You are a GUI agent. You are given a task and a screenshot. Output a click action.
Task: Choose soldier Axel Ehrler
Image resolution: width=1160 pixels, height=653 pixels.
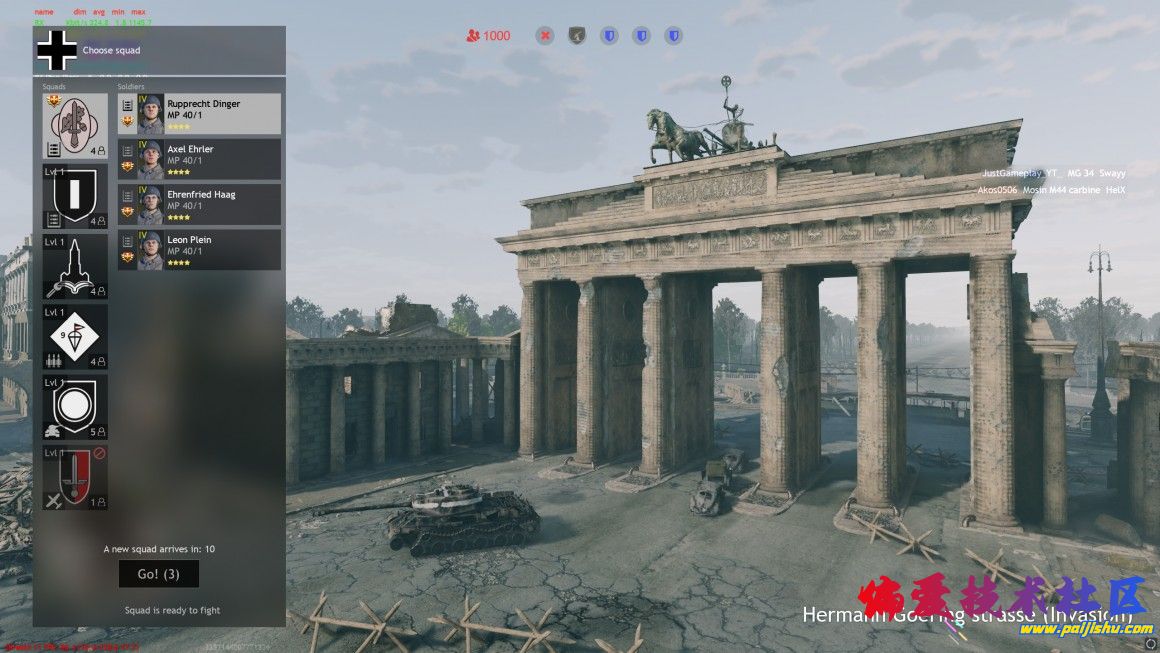(199, 159)
